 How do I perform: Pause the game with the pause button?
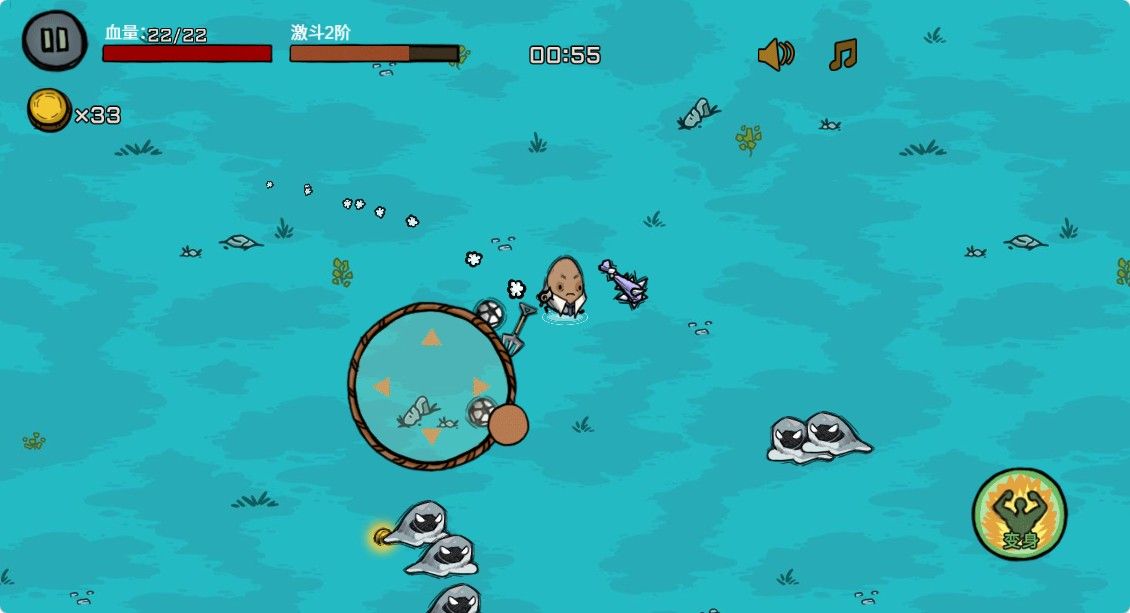click(x=55, y=40)
